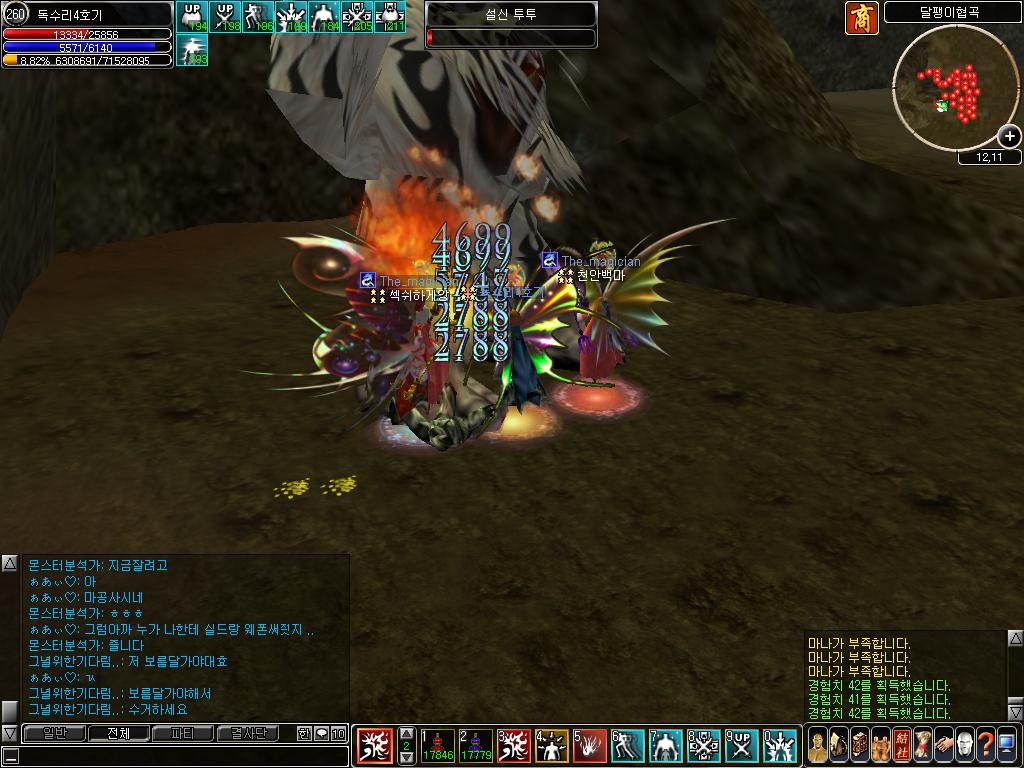Click the speech bubble chat icon
This screenshot has height=768, width=1024.
coord(321,733)
